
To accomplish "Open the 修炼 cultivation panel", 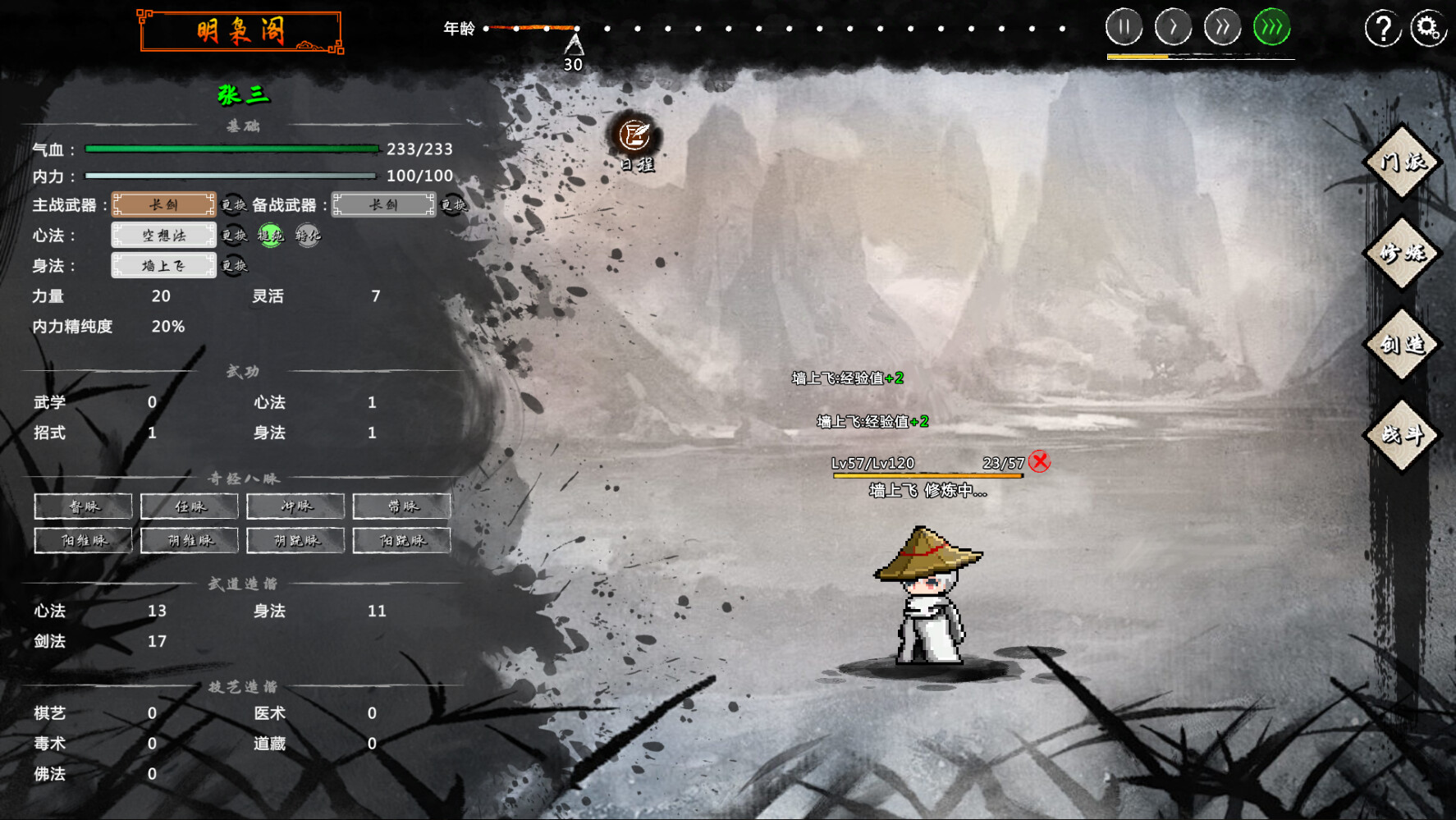I will (1402, 253).
